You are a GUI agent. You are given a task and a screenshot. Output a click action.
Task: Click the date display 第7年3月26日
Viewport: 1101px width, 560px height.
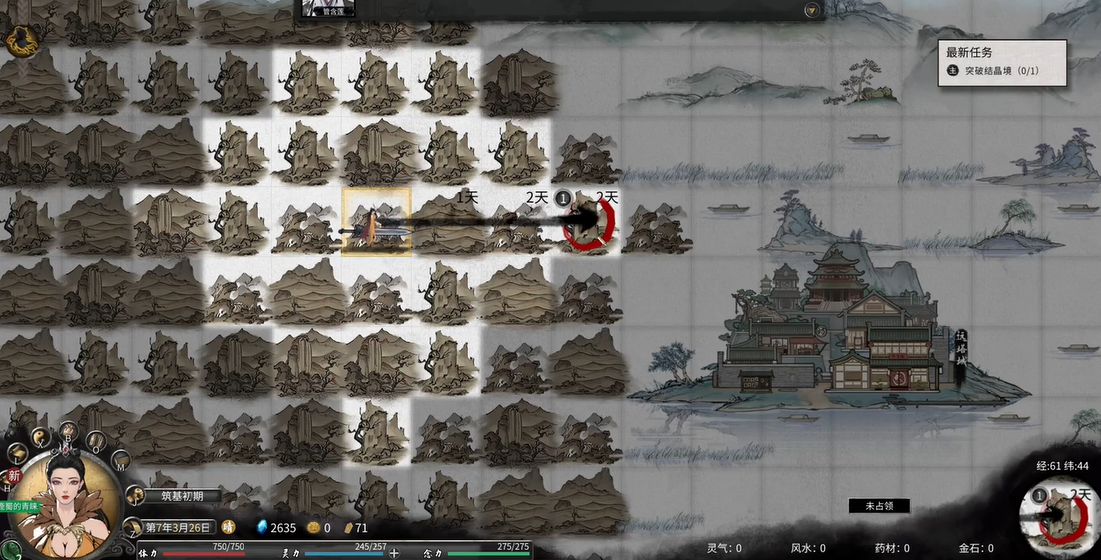coord(180,527)
